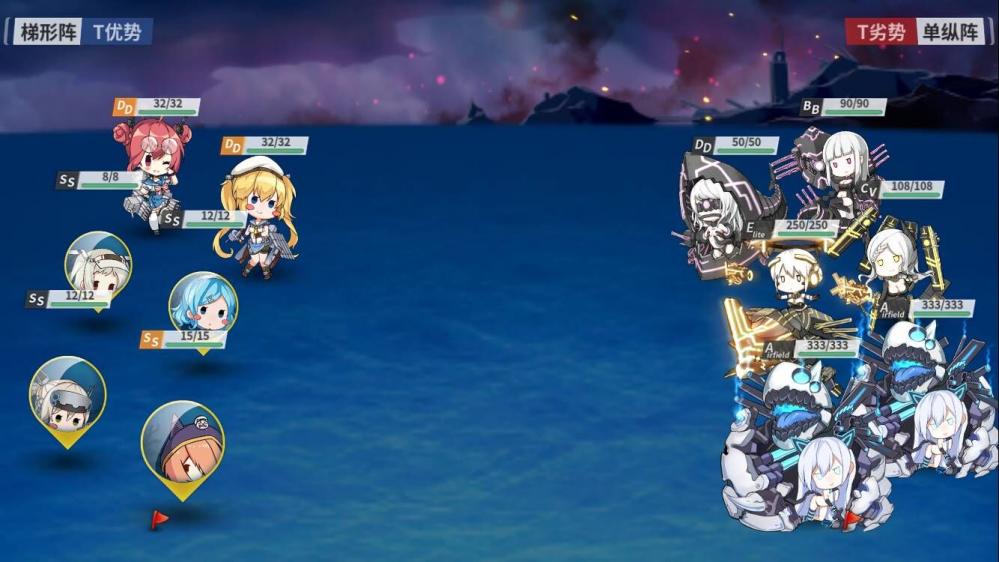Click the white-haired submarine portrait with white cap
The width and height of the screenshot is (999, 562).
point(97,263)
